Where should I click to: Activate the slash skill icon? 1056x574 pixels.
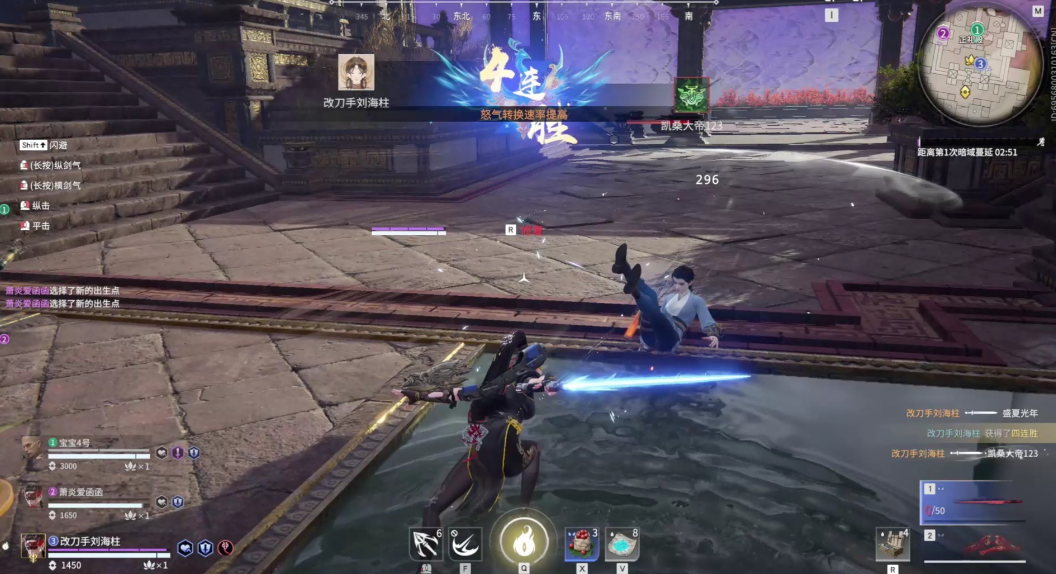coord(464,543)
